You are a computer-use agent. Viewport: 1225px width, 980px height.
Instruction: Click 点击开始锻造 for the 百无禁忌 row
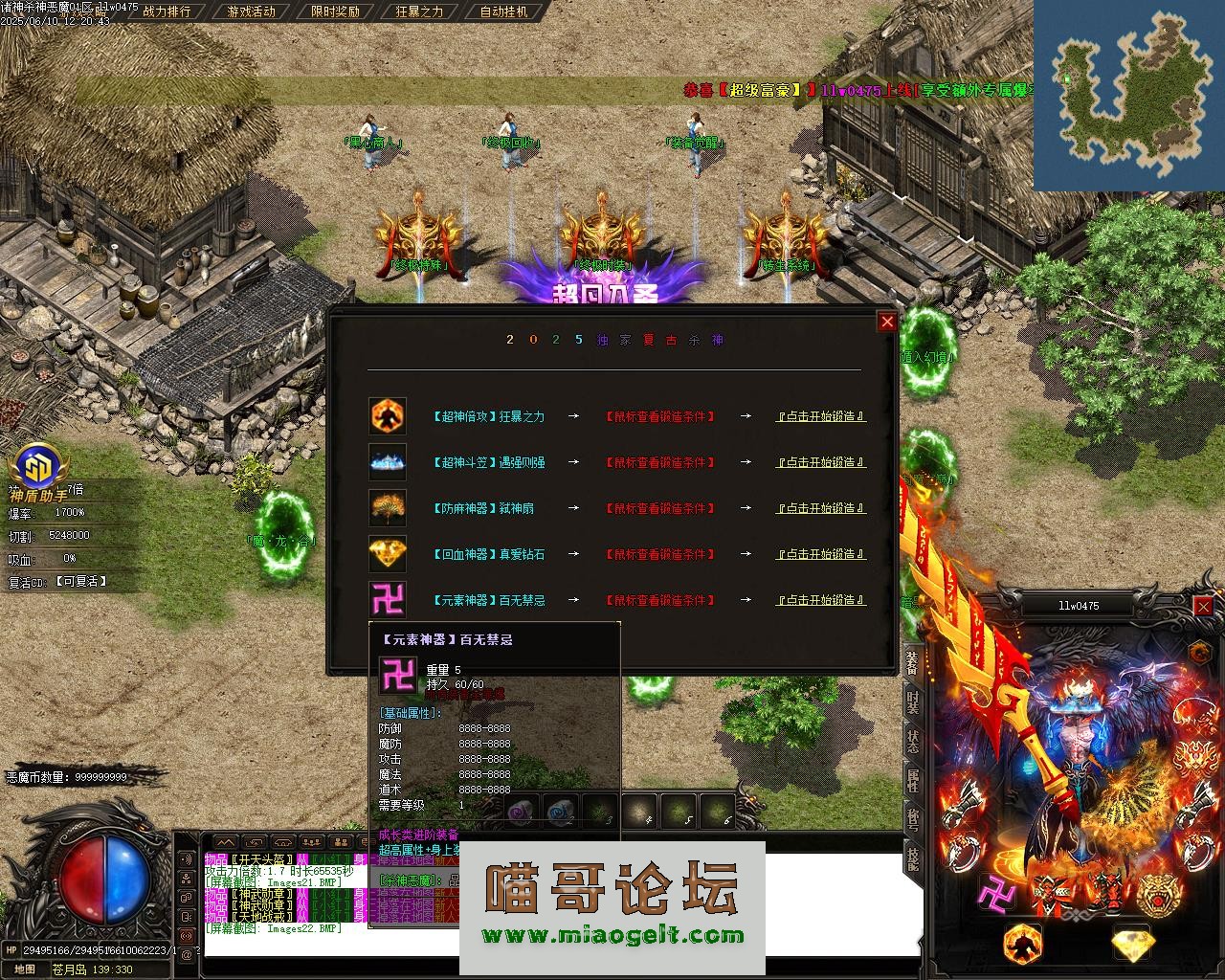click(x=821, y=600)
